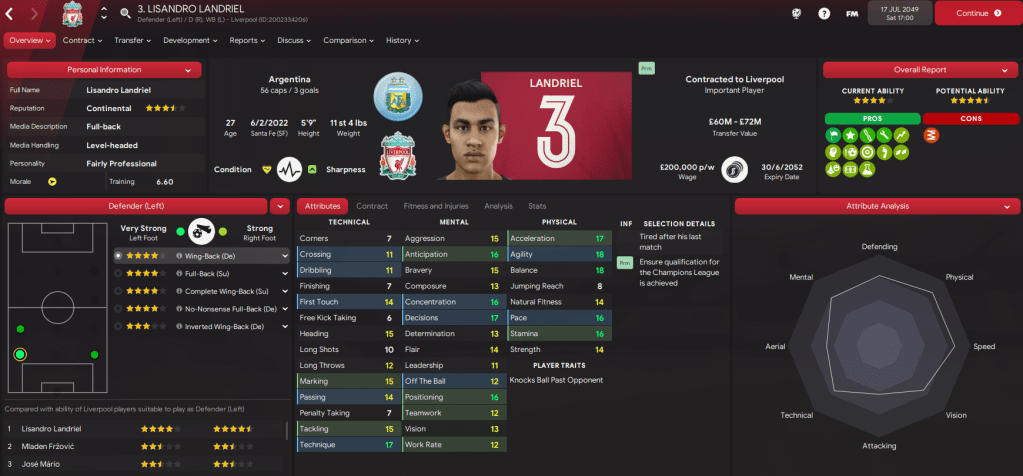The height and width of the screenshot is (476, 1023).
Task: Switch to the Stats tab
Action: click(x=537, y=206)
